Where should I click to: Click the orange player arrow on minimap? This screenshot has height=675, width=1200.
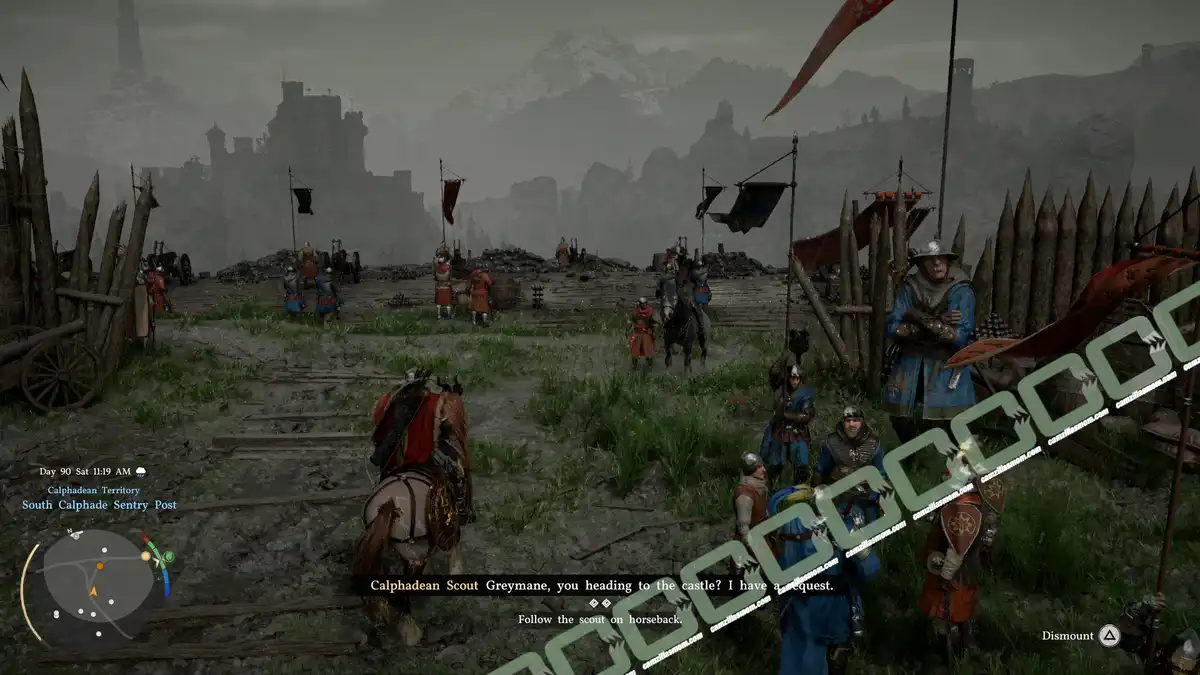(x=93, y=591)
